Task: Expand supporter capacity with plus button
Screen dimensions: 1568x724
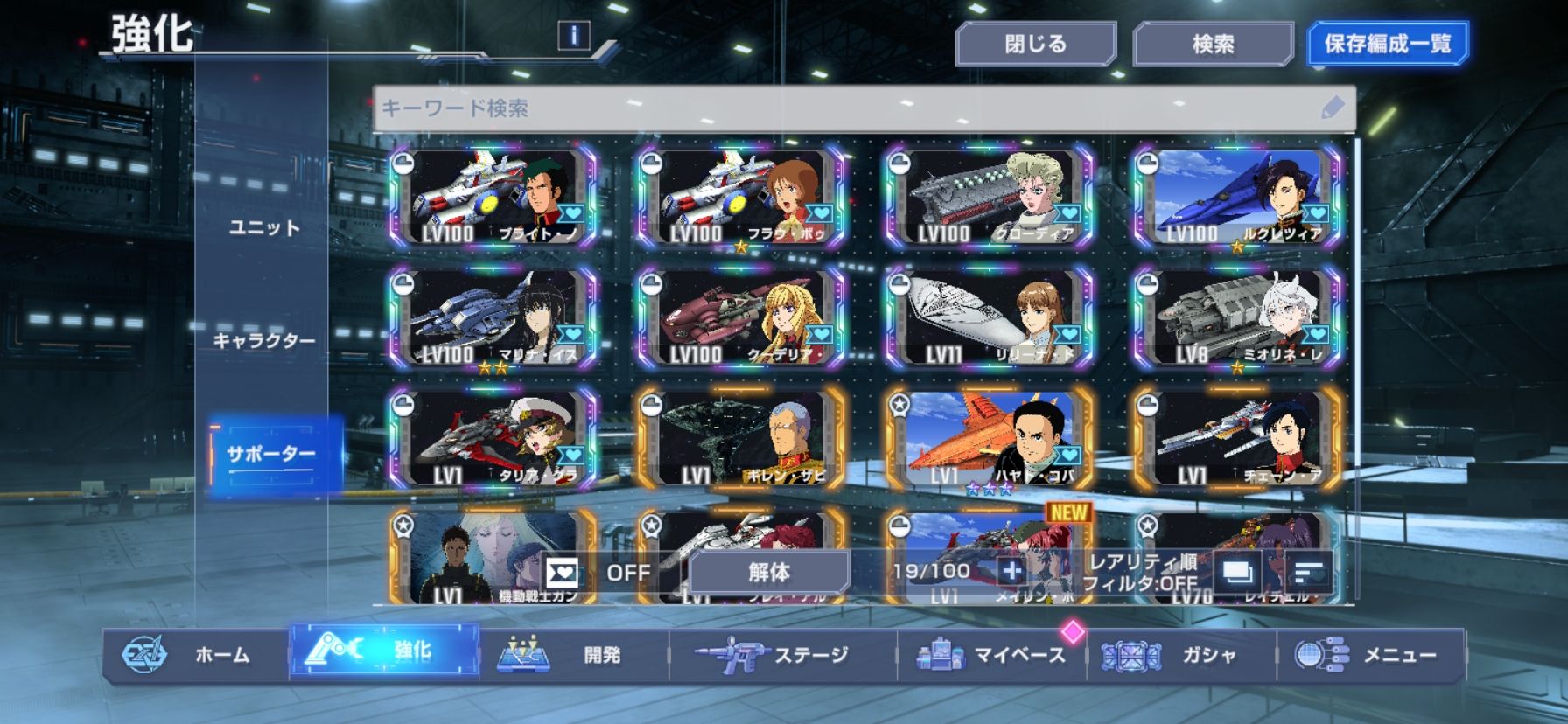Action: pyautogui.click(x=1011, y=572)
